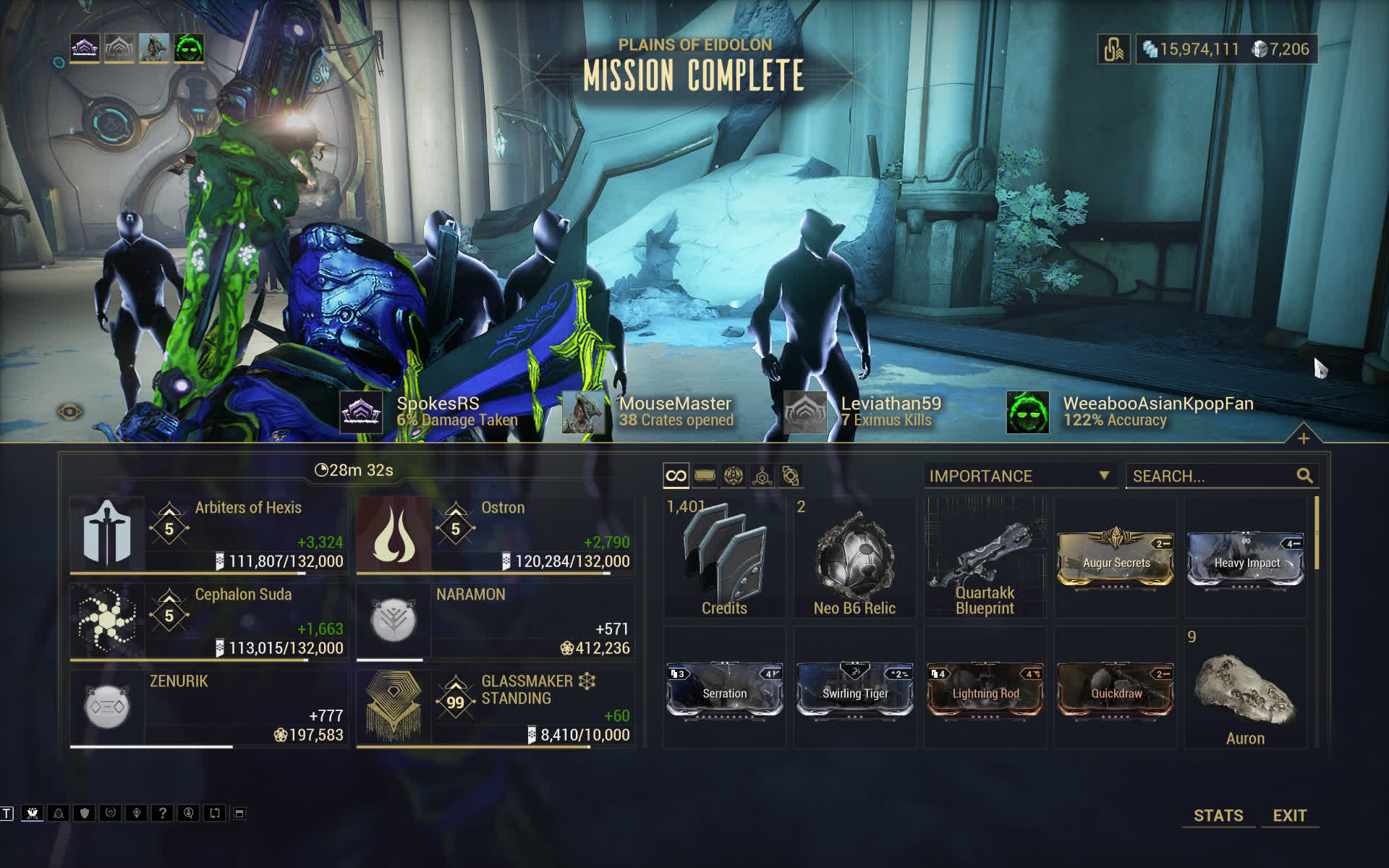The image size is (1389, 868).
Task: Exit the mission results screen
Action: (x=1289, y=815)
